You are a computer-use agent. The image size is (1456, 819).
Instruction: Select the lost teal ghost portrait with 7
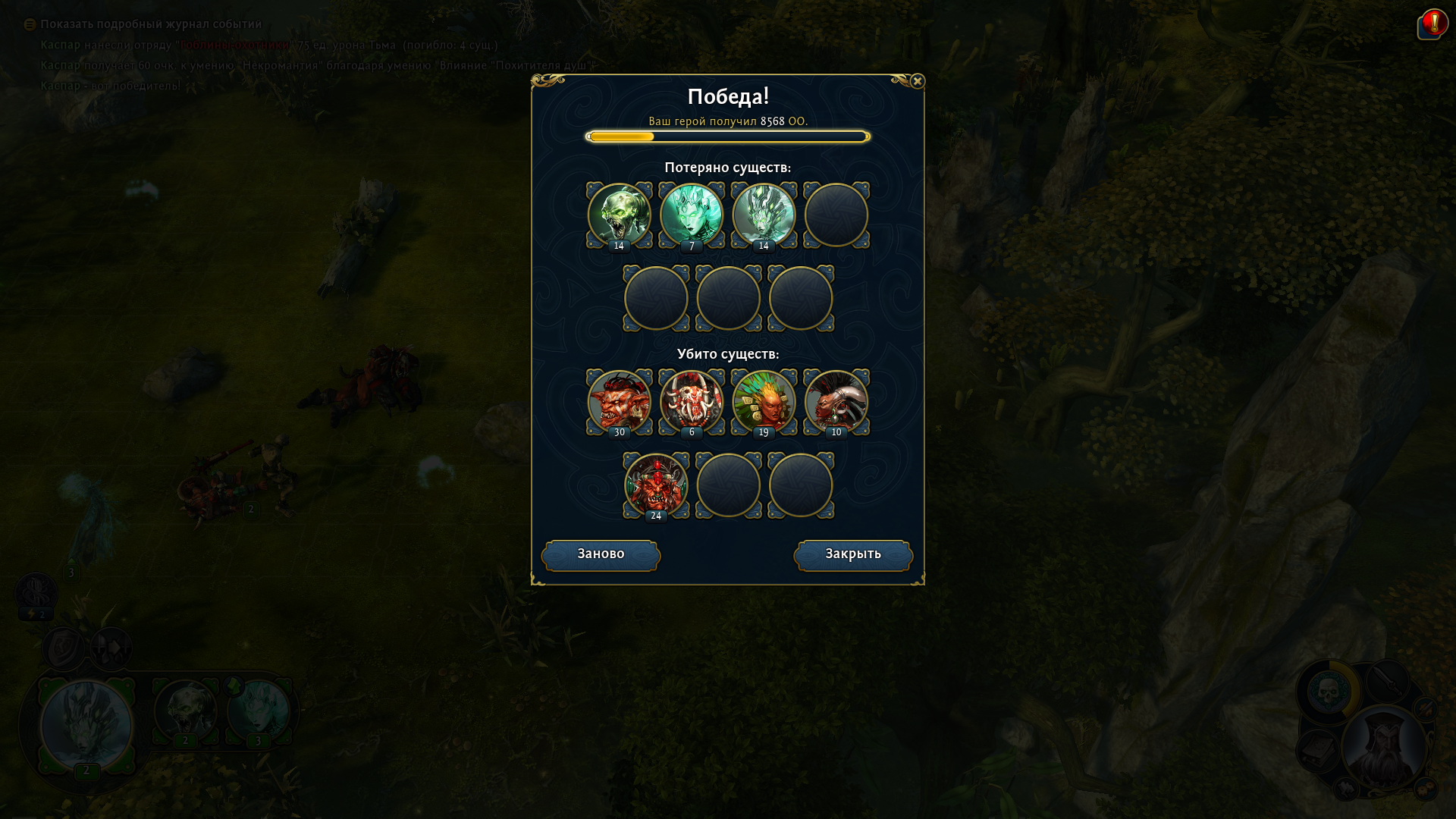click(692, 215)
